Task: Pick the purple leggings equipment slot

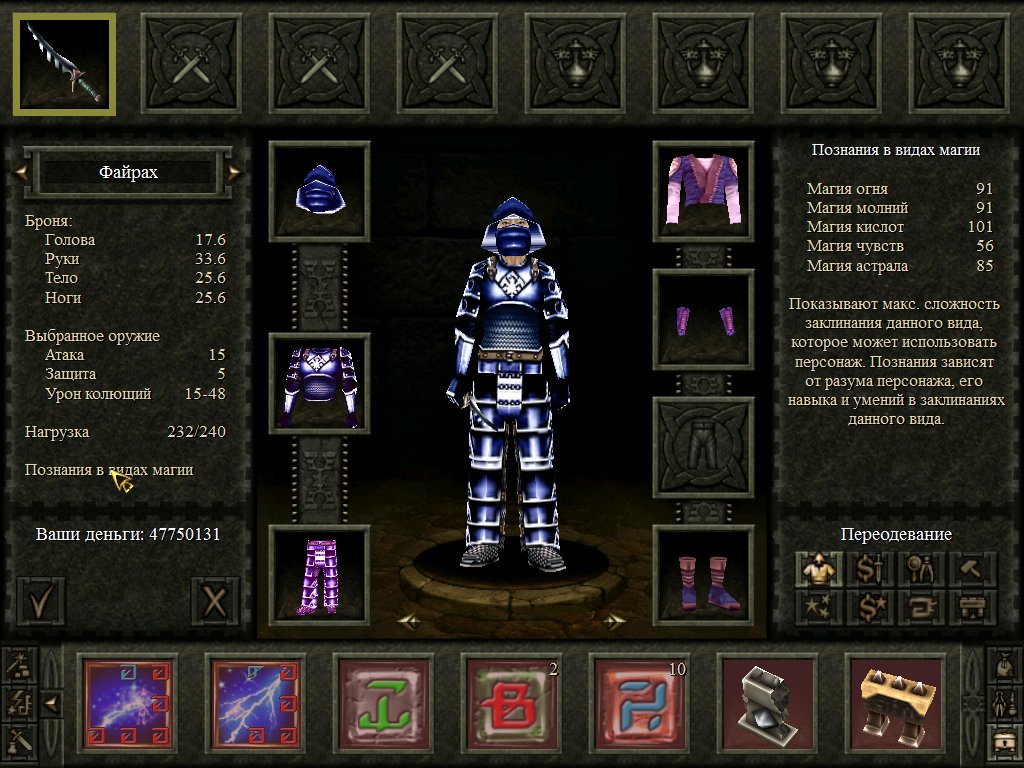Action: (x=319, y=575)
